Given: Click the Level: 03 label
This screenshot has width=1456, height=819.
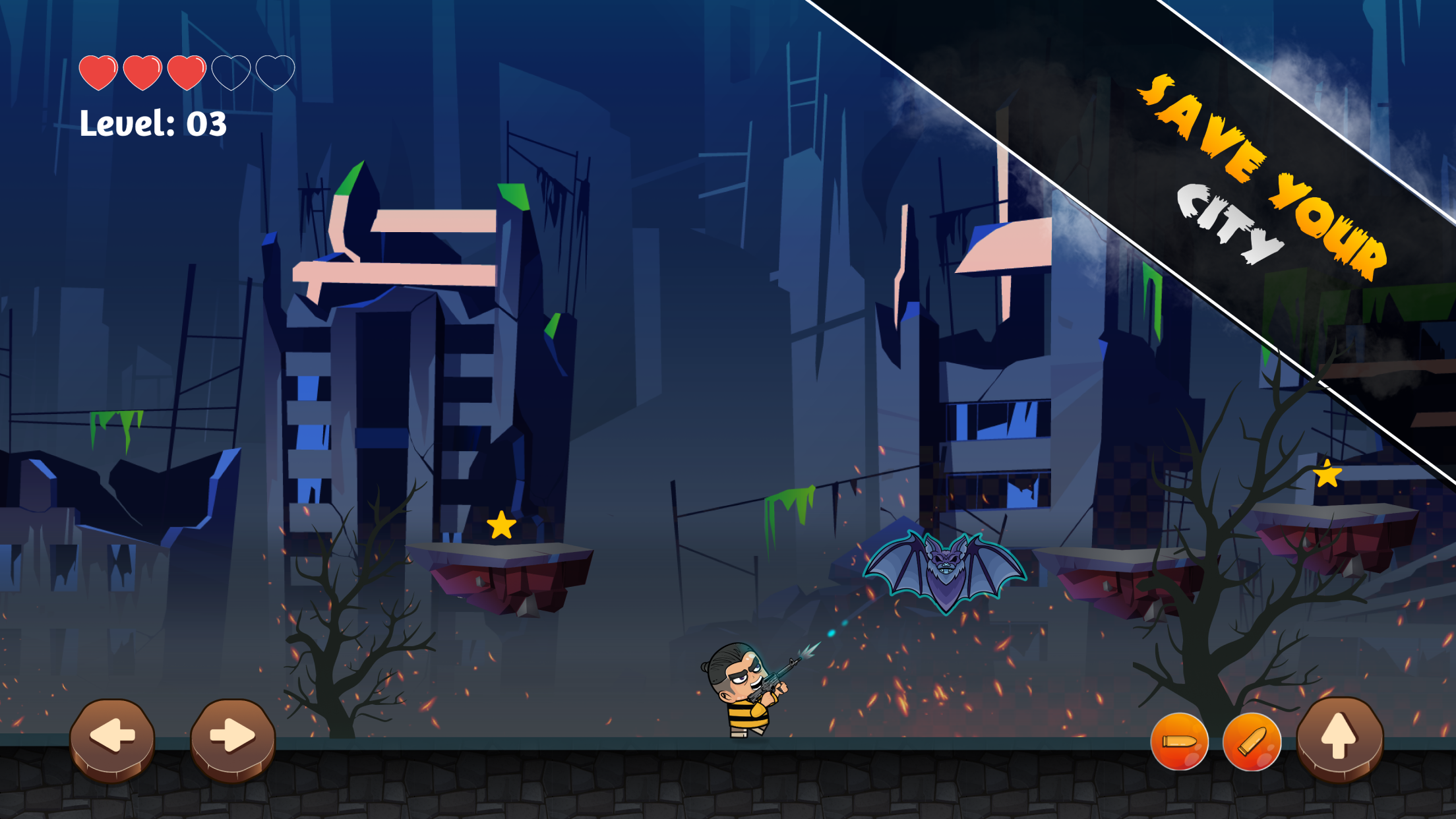Looking at the screenshot, I should (153, 124).
